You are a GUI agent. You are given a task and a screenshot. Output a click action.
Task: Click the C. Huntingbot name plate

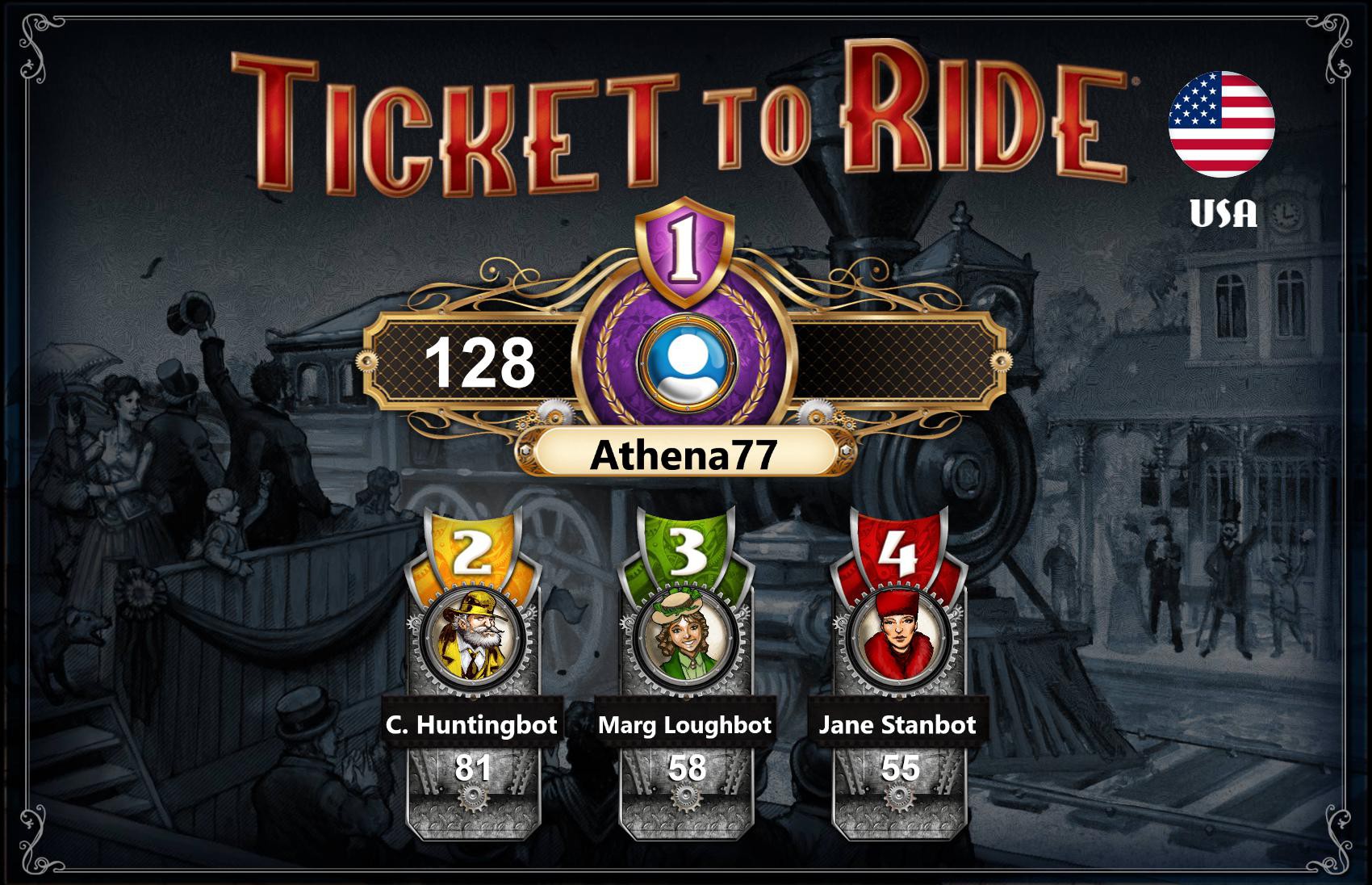pyautogui.click(x=473, y=726)
